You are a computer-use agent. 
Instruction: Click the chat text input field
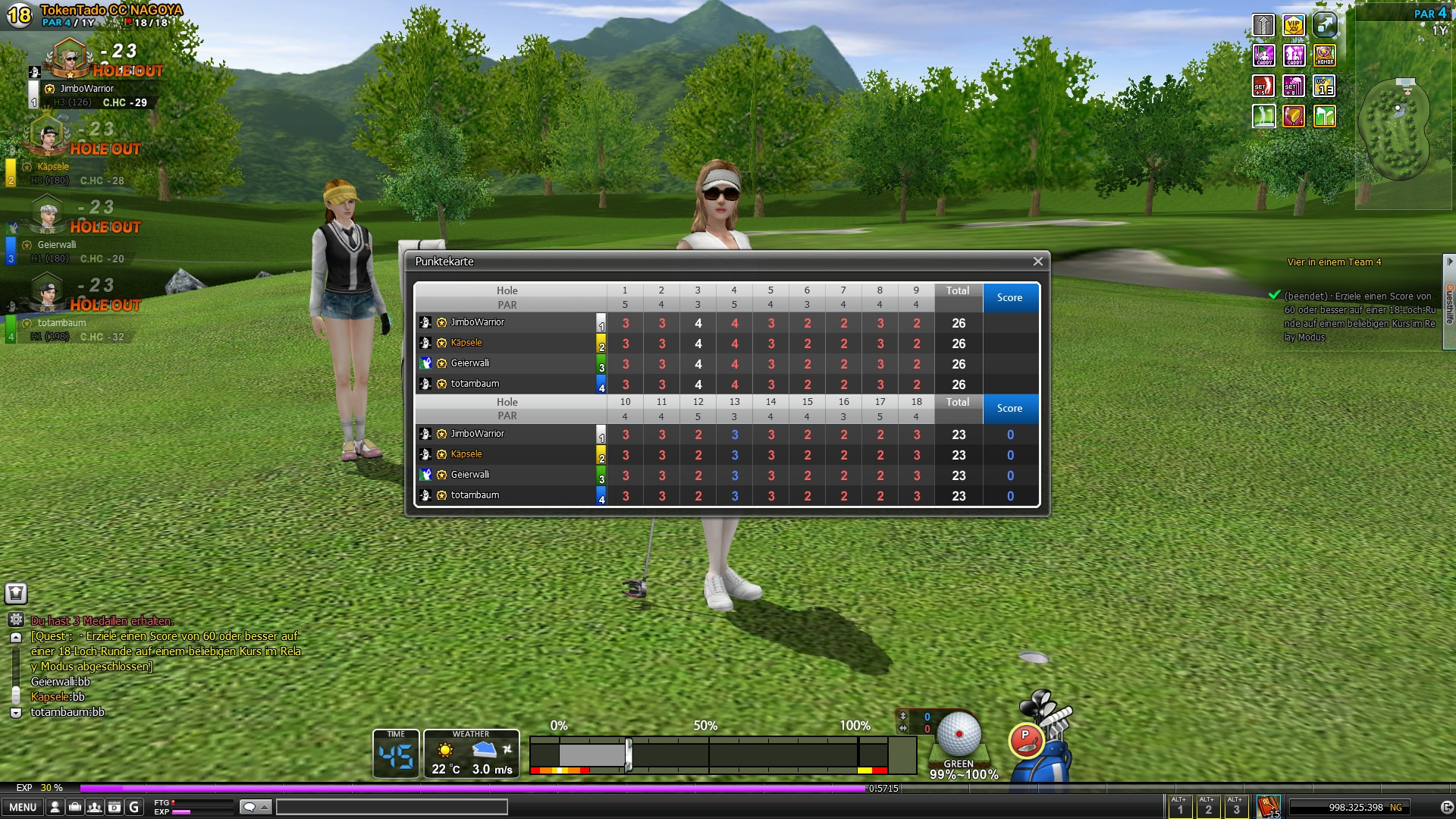tap(391, 808)
